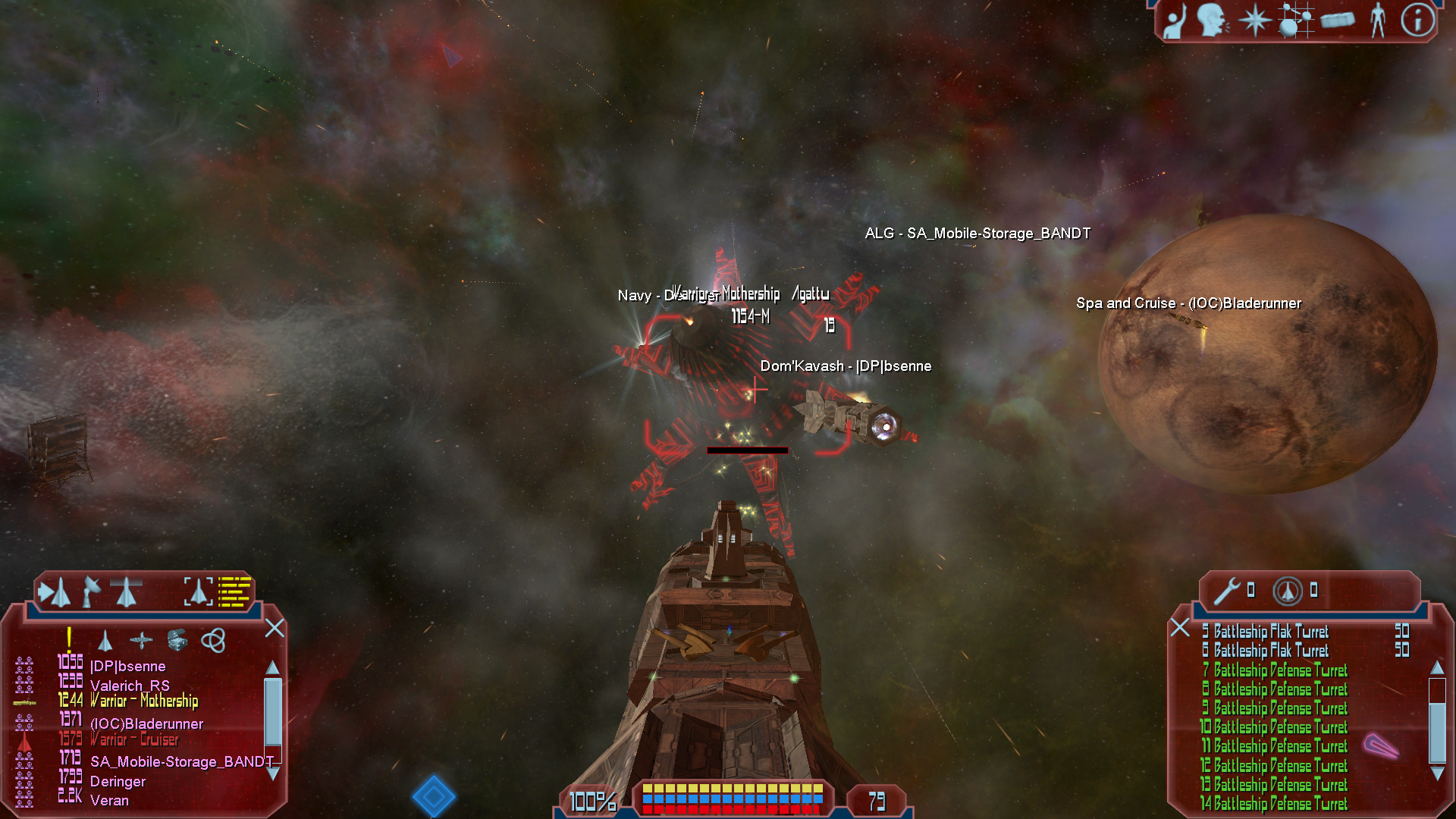Select the waving person icon
Screen dimensions: 1456x819
pyautogui.click(x=1175, y=21)
